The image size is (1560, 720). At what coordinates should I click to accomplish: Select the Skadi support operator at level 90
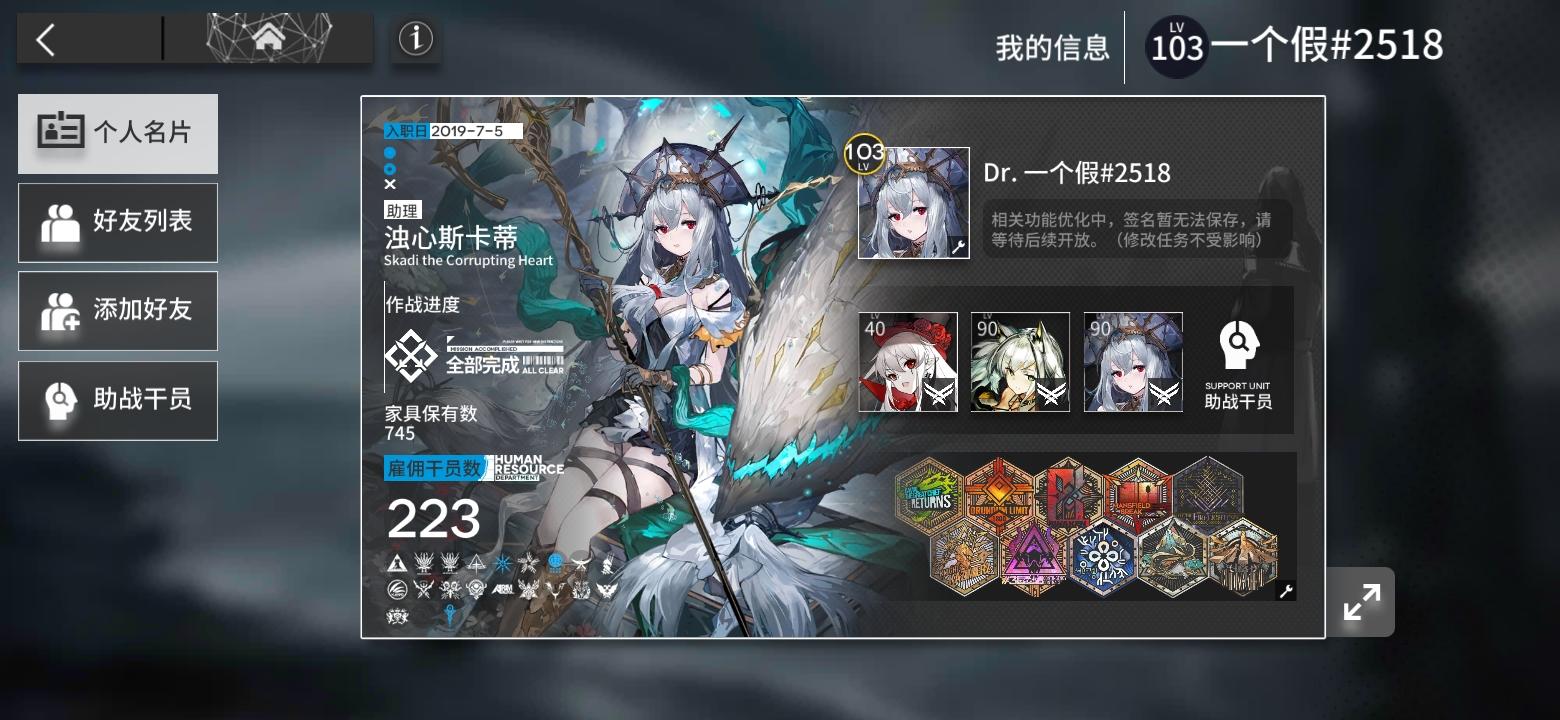coord(1132,361)
